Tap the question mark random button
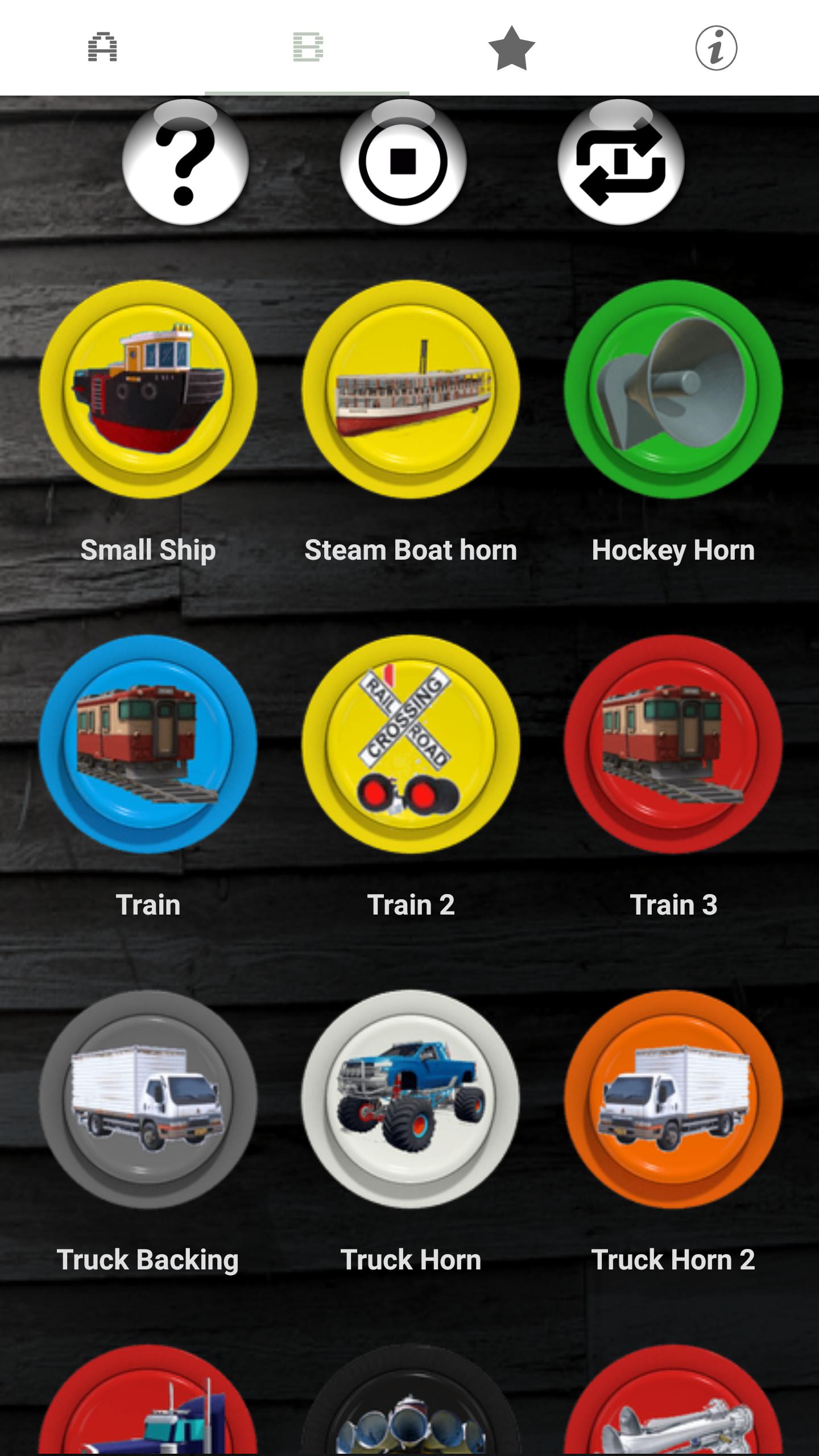Image resolution: width=819 pixels, height=1456 pixels. [185, 162]
